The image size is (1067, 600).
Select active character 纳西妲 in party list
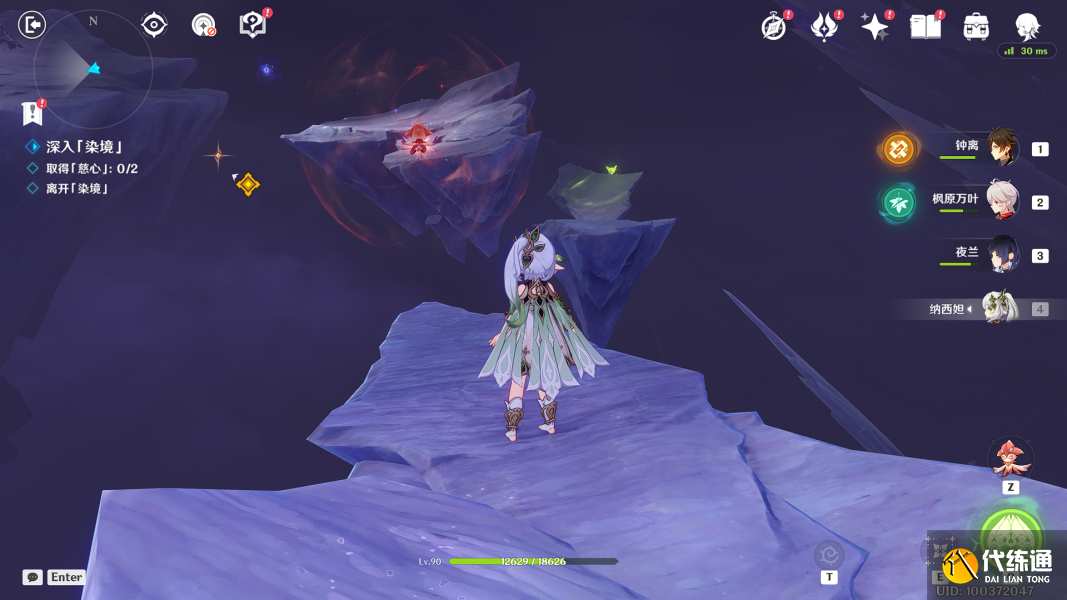pyautogui.click(x=998, y=308)
